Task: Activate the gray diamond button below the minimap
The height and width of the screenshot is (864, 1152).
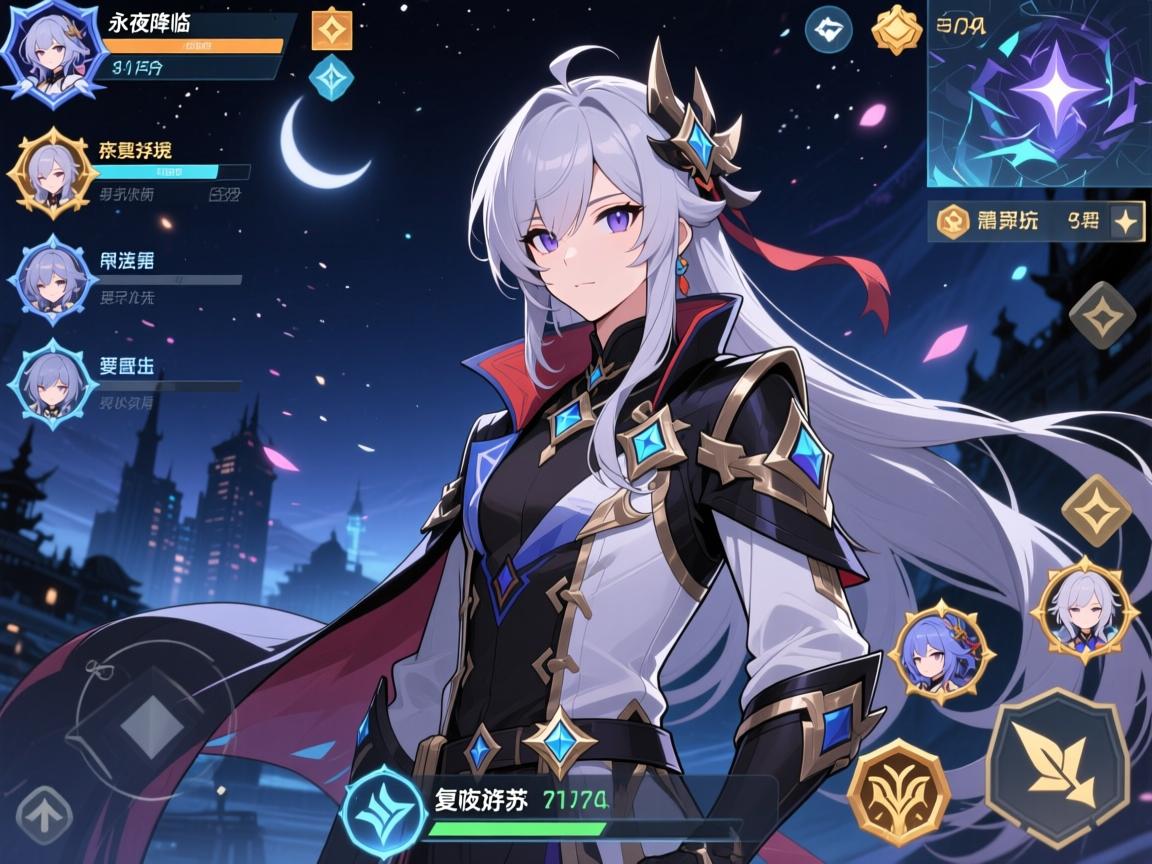Action: coord(1102,315)
